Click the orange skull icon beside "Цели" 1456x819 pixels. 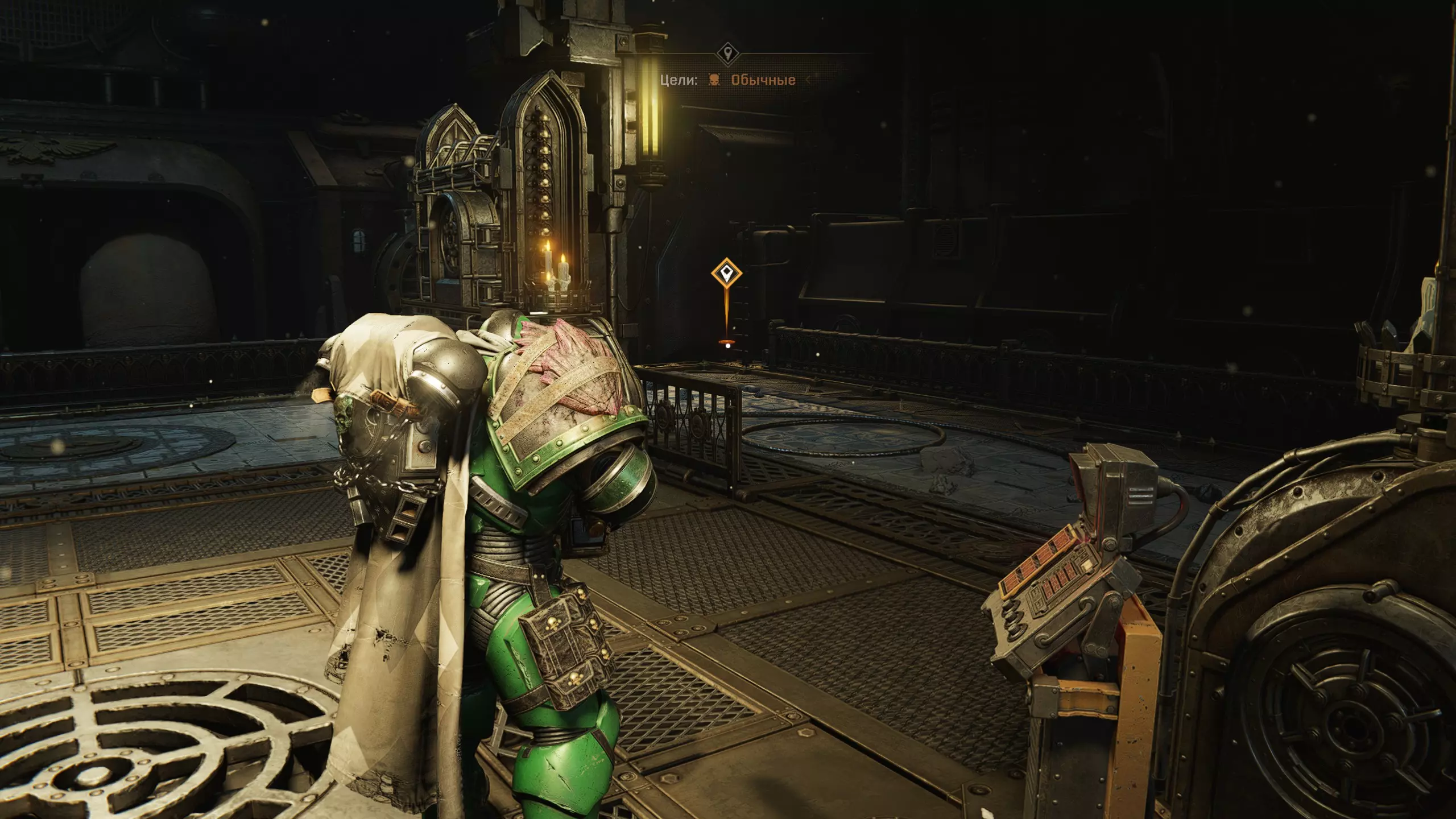click(714, 80)
